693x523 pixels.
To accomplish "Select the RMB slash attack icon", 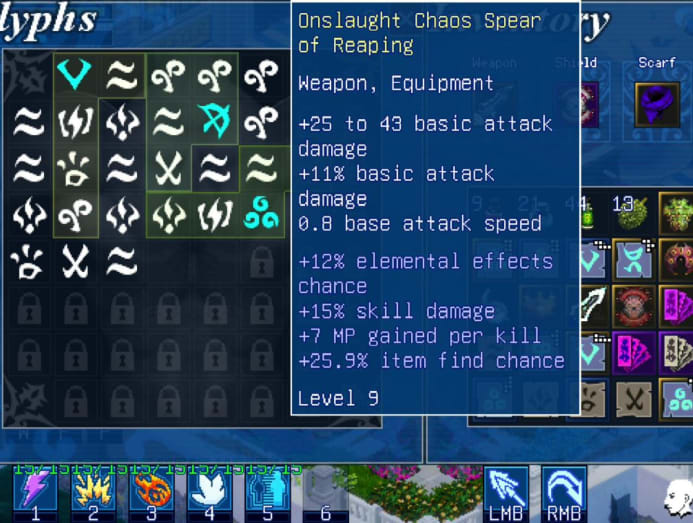I will (564, 490).
